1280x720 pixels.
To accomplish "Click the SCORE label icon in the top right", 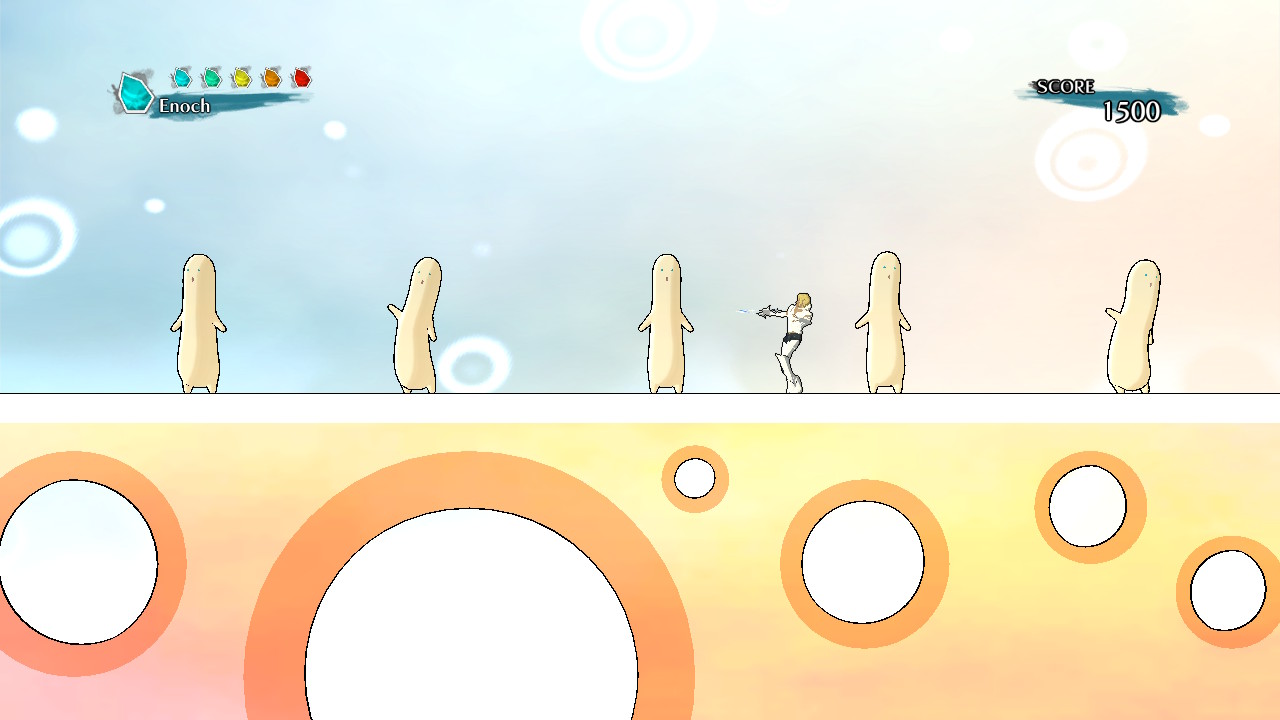I will (x=1063, y=86).
